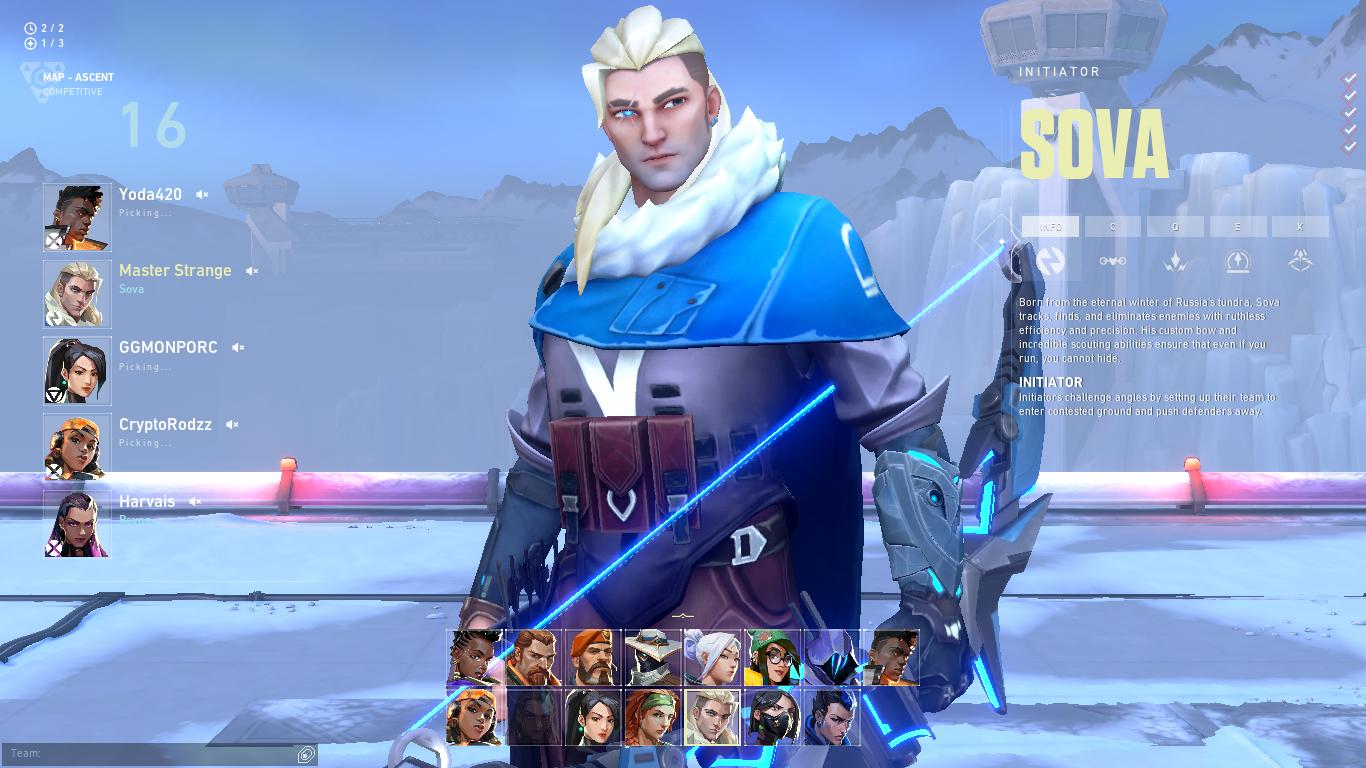Select Phoenix in the agent grid
Image resolution: width=1366 pixels, height=768 pixels.
point(890,657)
